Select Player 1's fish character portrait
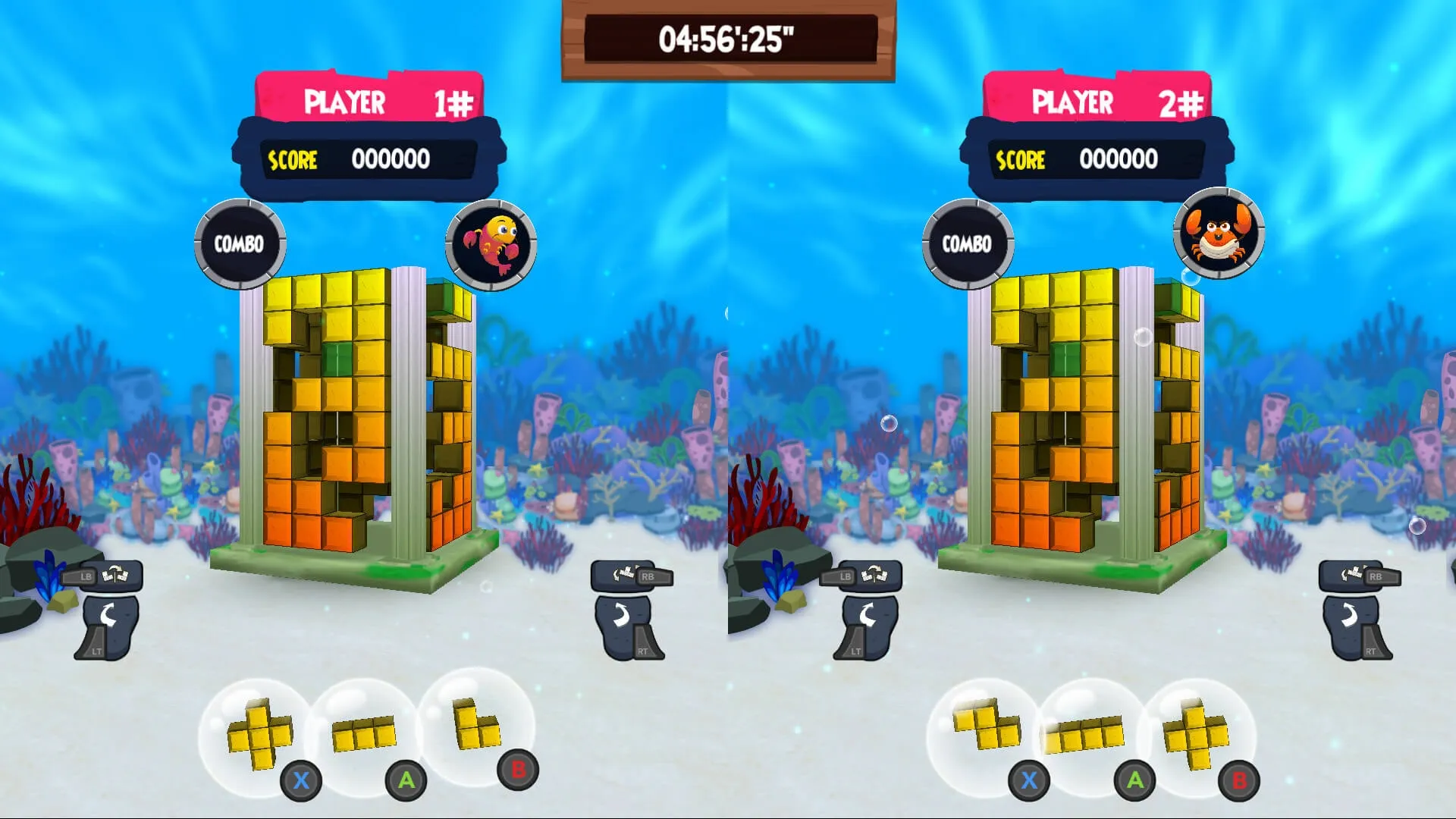 (491, 244)
